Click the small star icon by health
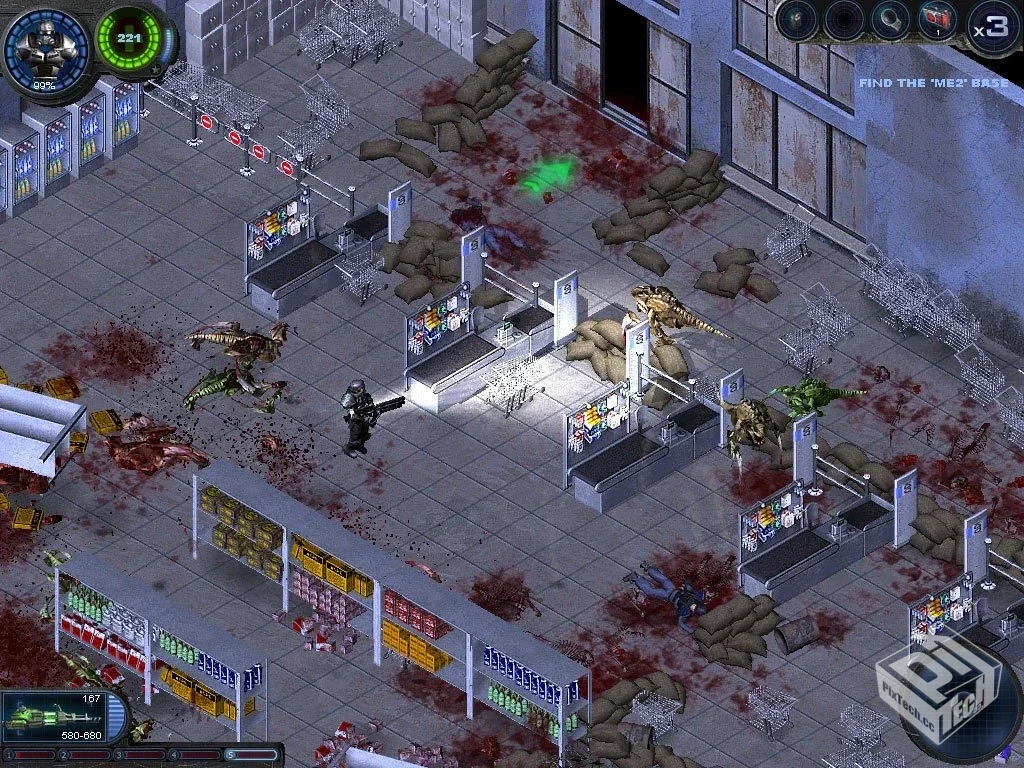The image size is (1024, 768). 155,70
